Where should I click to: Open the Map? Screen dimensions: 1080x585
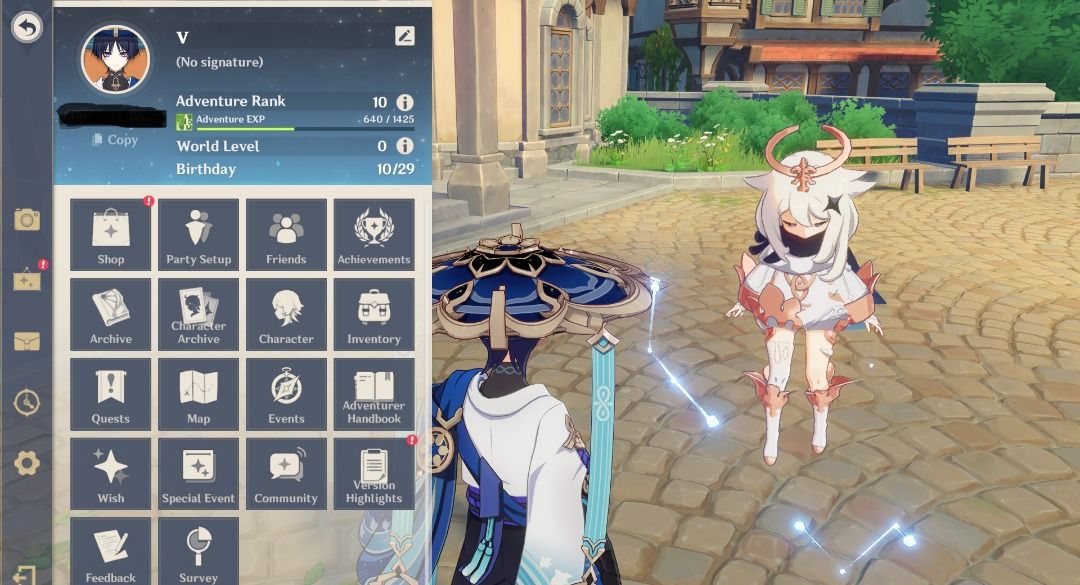click(198, 395)
